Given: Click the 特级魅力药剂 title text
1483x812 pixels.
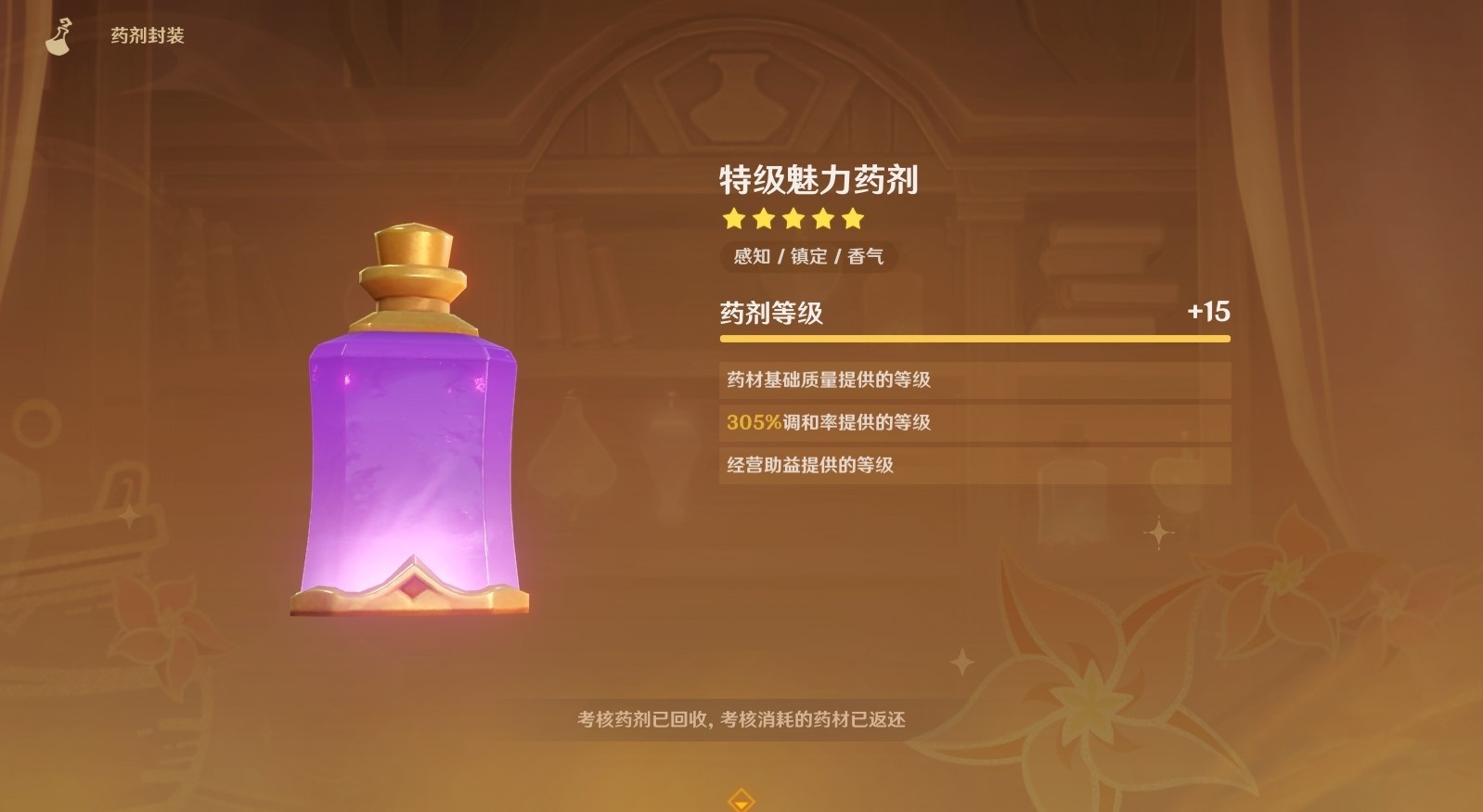Looking at the screenshot, I should coord(816,180).
